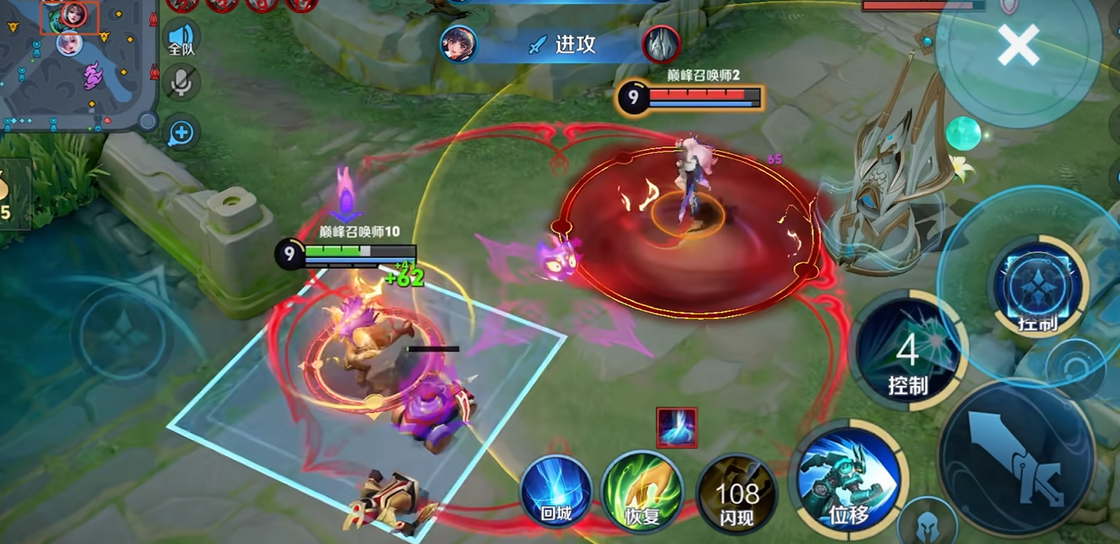Activate the 回城 recall ability

coord(555,490)
